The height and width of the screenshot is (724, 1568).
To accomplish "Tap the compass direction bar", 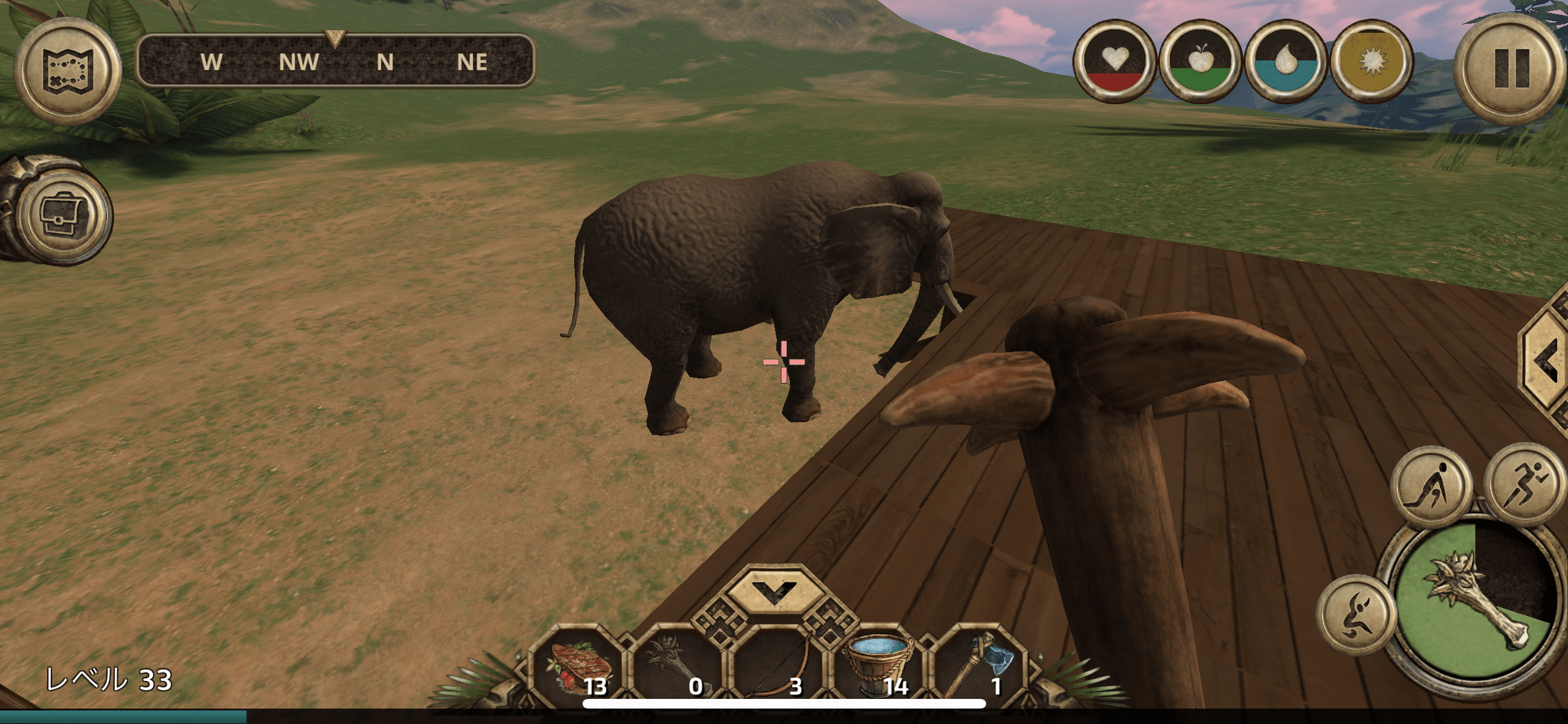I will pyautogui.click(x=335, y=62).
